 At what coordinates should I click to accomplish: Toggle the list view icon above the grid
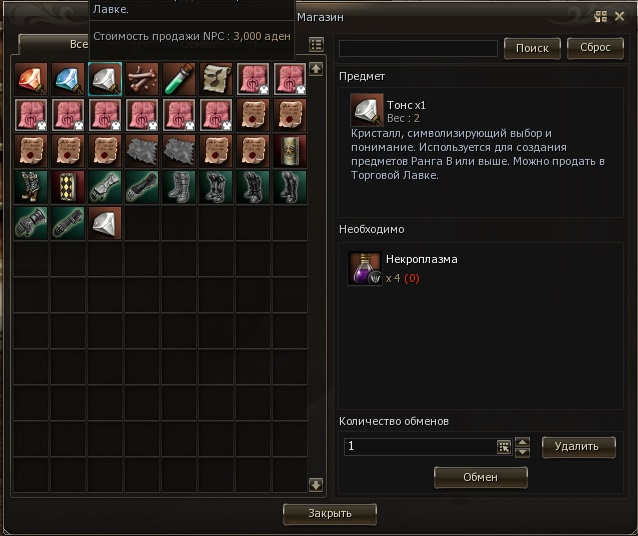coord(316,44)
